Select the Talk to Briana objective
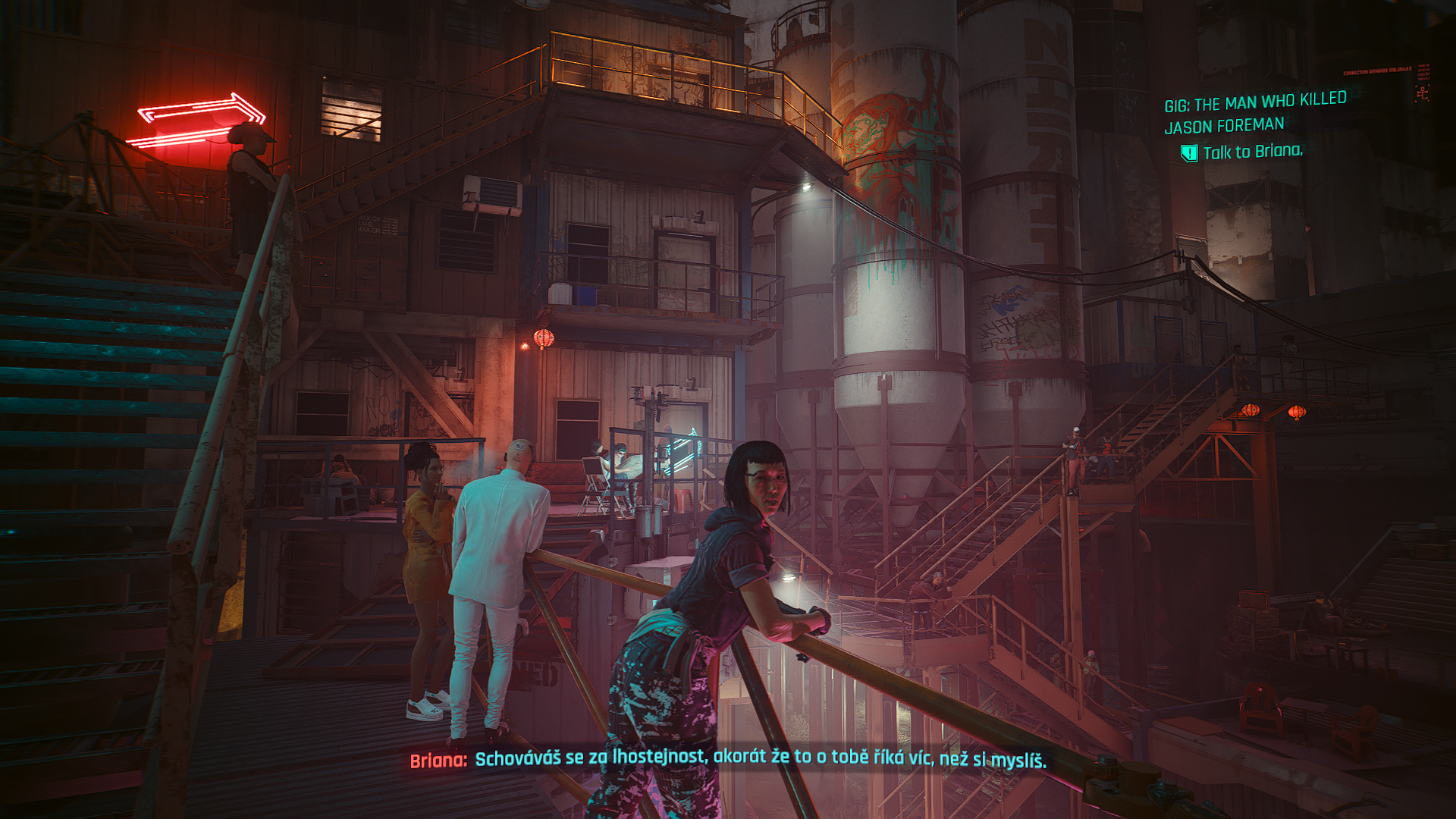The image size is (1456, 819). (1252, 152)
